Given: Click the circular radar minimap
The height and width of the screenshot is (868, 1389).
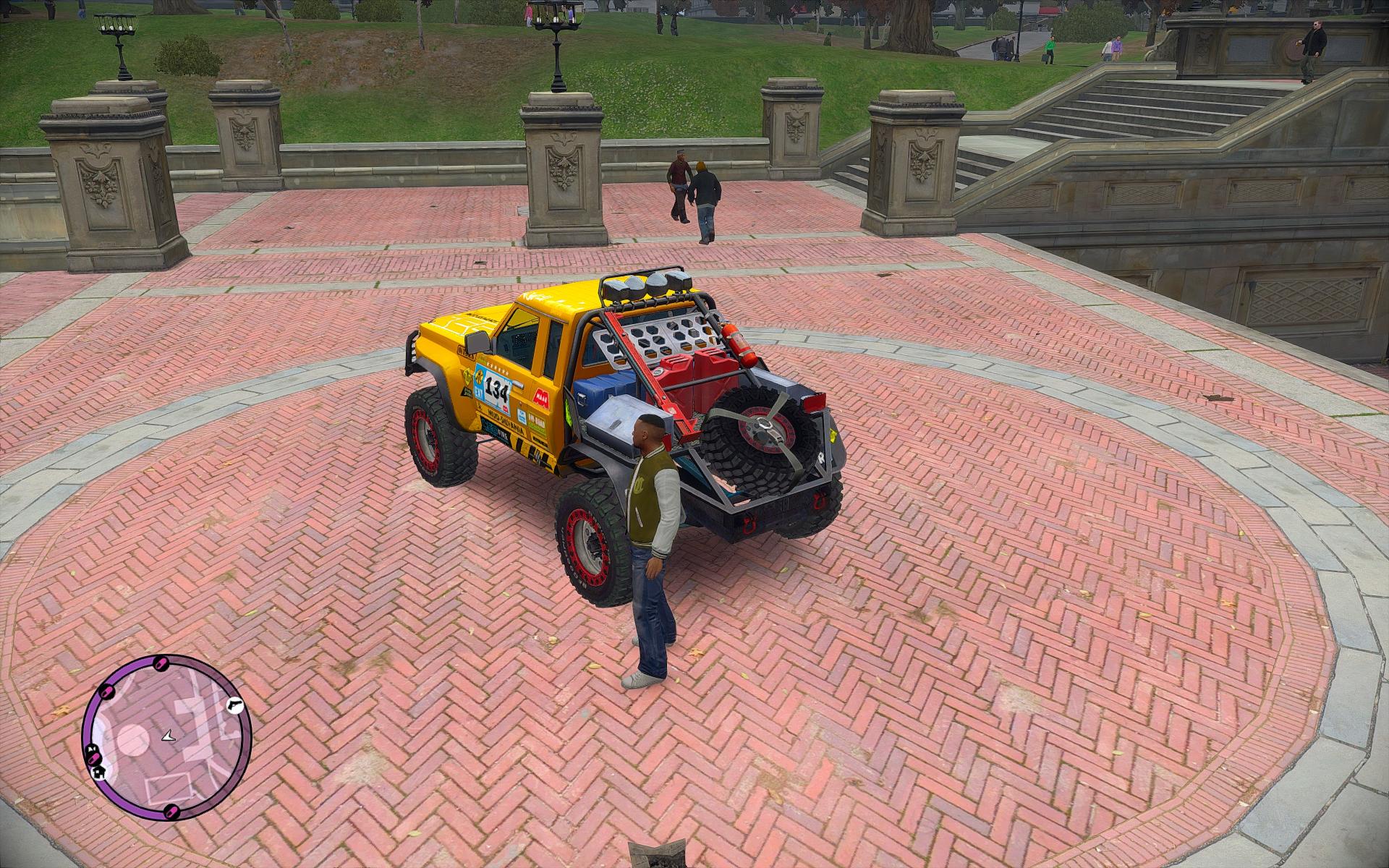Looking at the screenshot, I should coord(166,738).
